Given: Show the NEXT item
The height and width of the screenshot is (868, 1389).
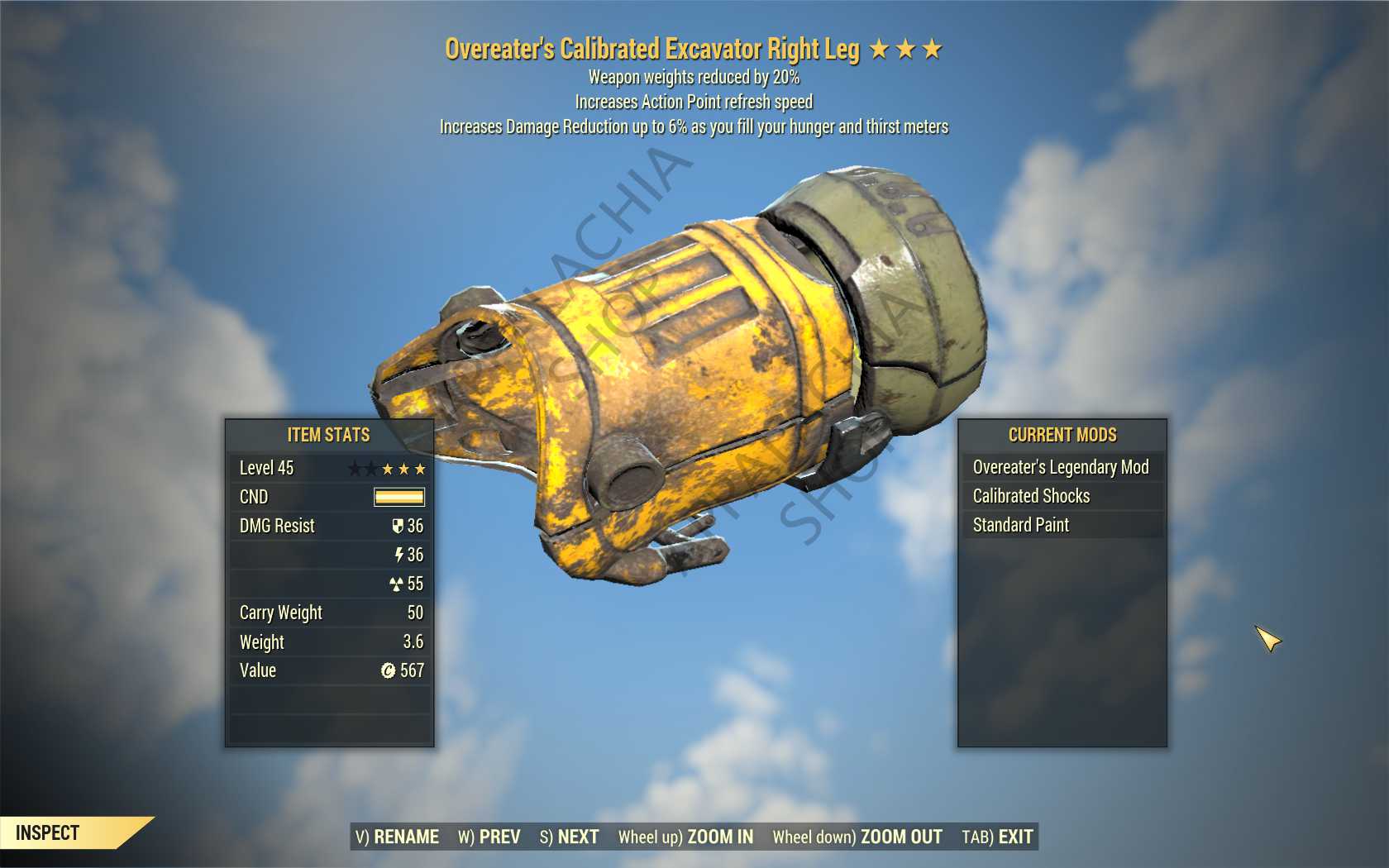Looking at the screenshot, I should click(x=570, y=837).
